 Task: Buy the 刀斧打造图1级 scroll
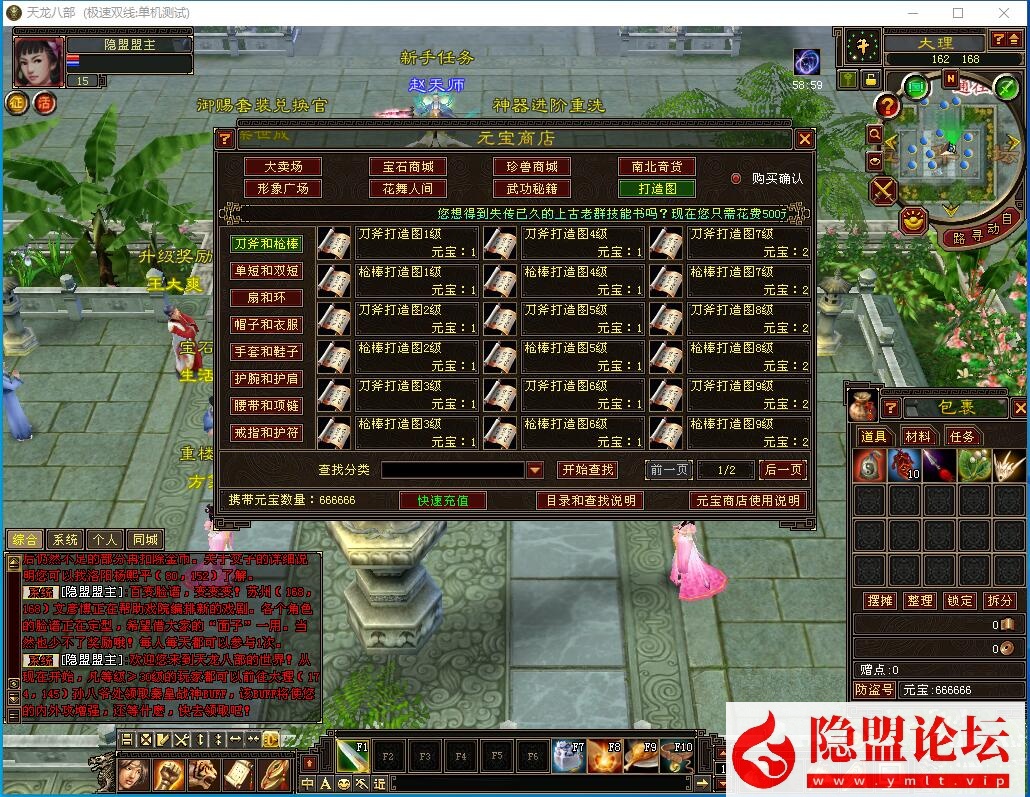point(334,242)
